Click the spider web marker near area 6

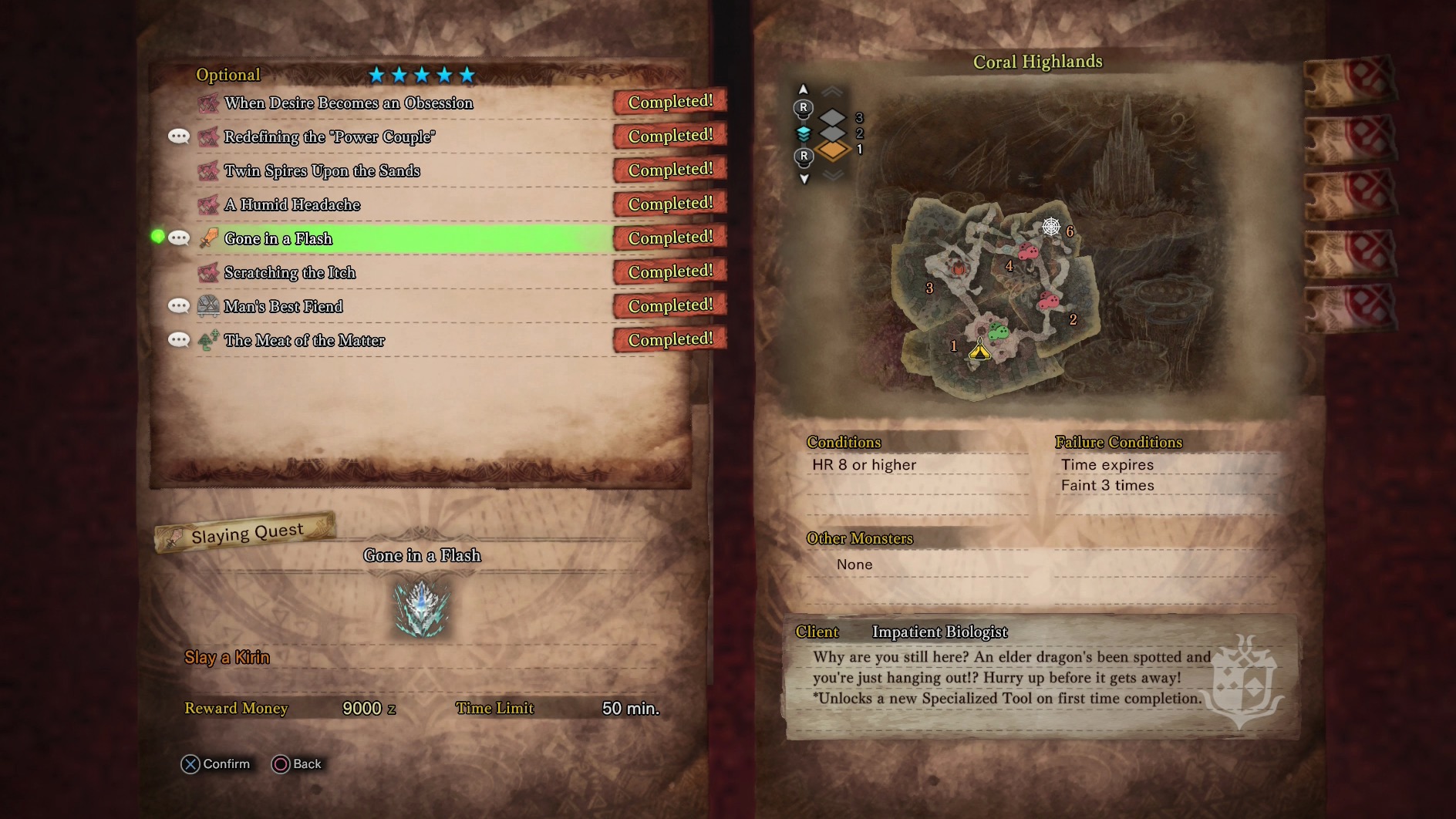(1050, 227)
